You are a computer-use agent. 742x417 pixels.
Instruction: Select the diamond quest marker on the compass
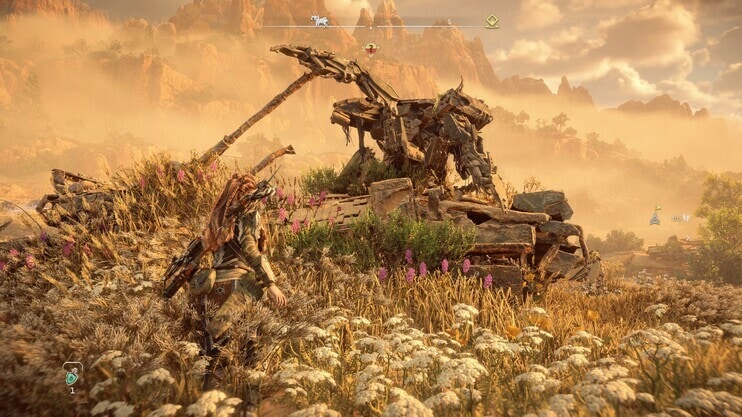[x=491, y=21]
